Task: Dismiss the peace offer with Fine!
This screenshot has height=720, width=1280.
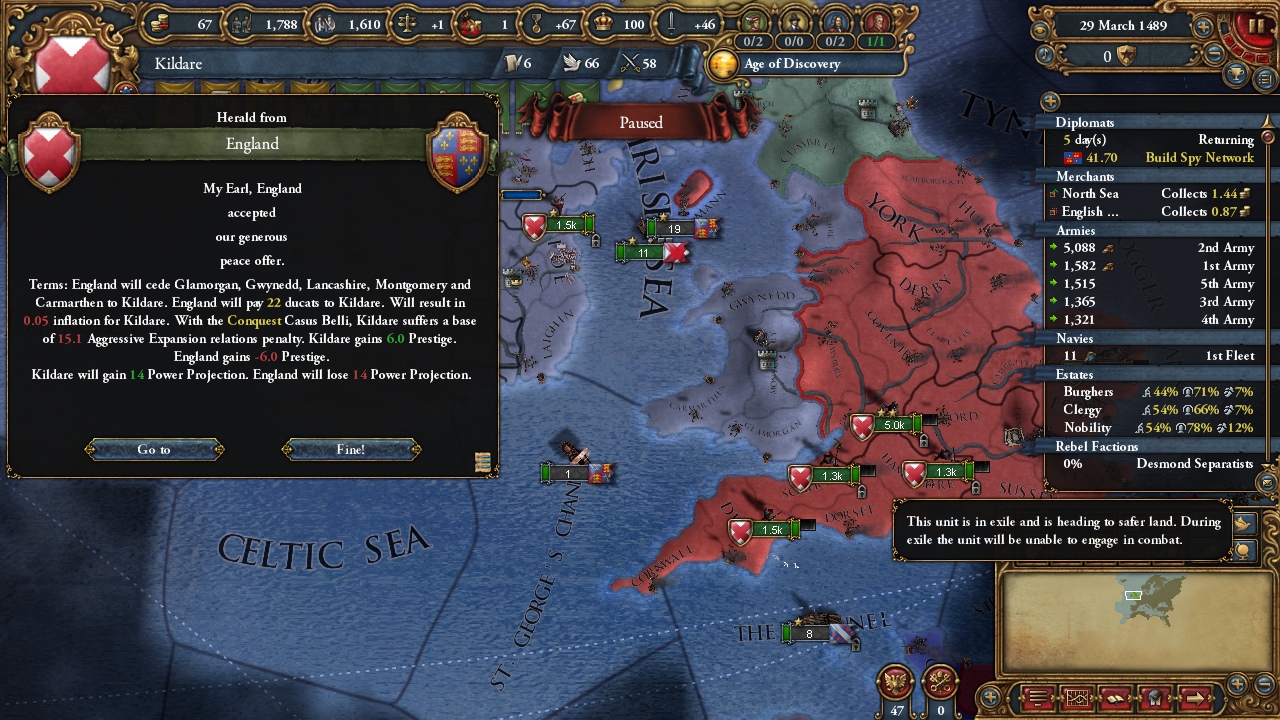Action: coord(351,450)
